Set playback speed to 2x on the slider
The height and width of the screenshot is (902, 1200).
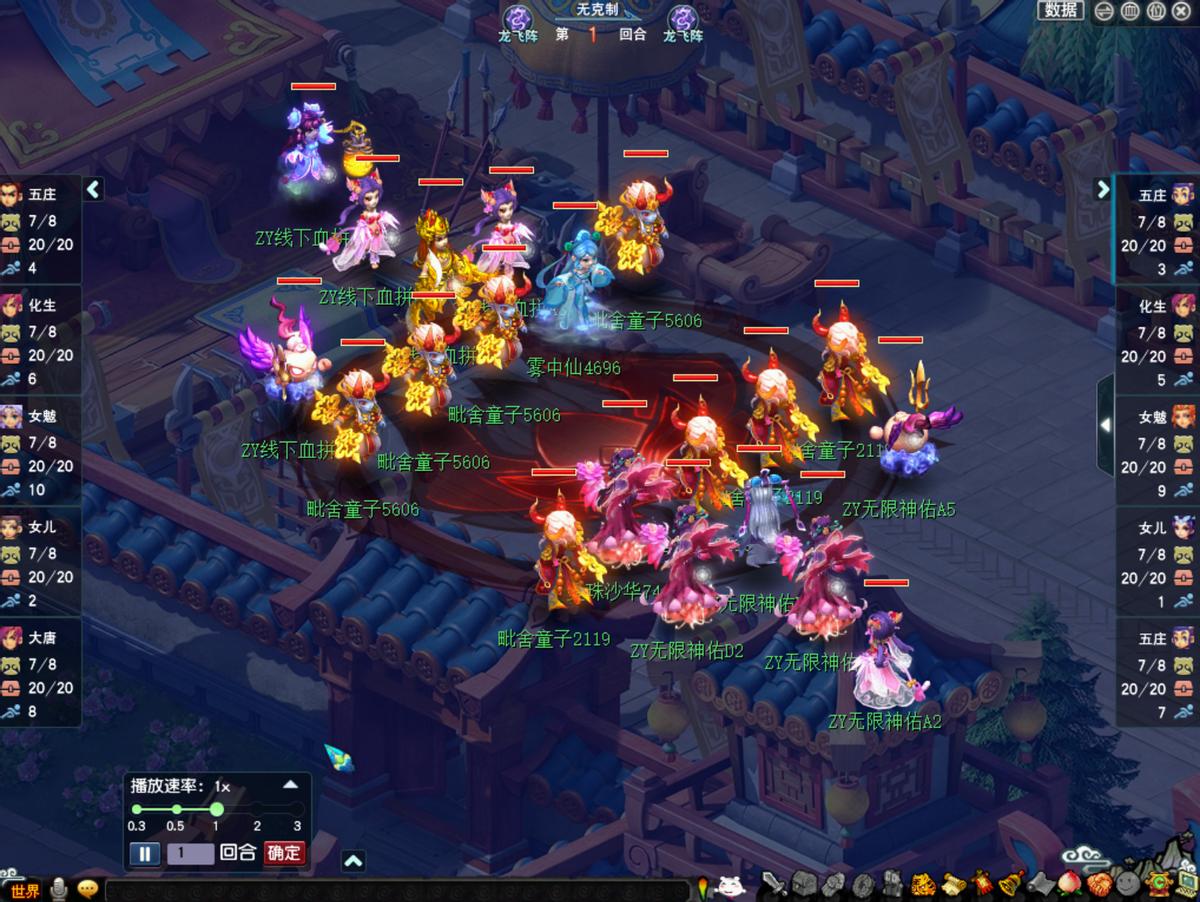257,809
